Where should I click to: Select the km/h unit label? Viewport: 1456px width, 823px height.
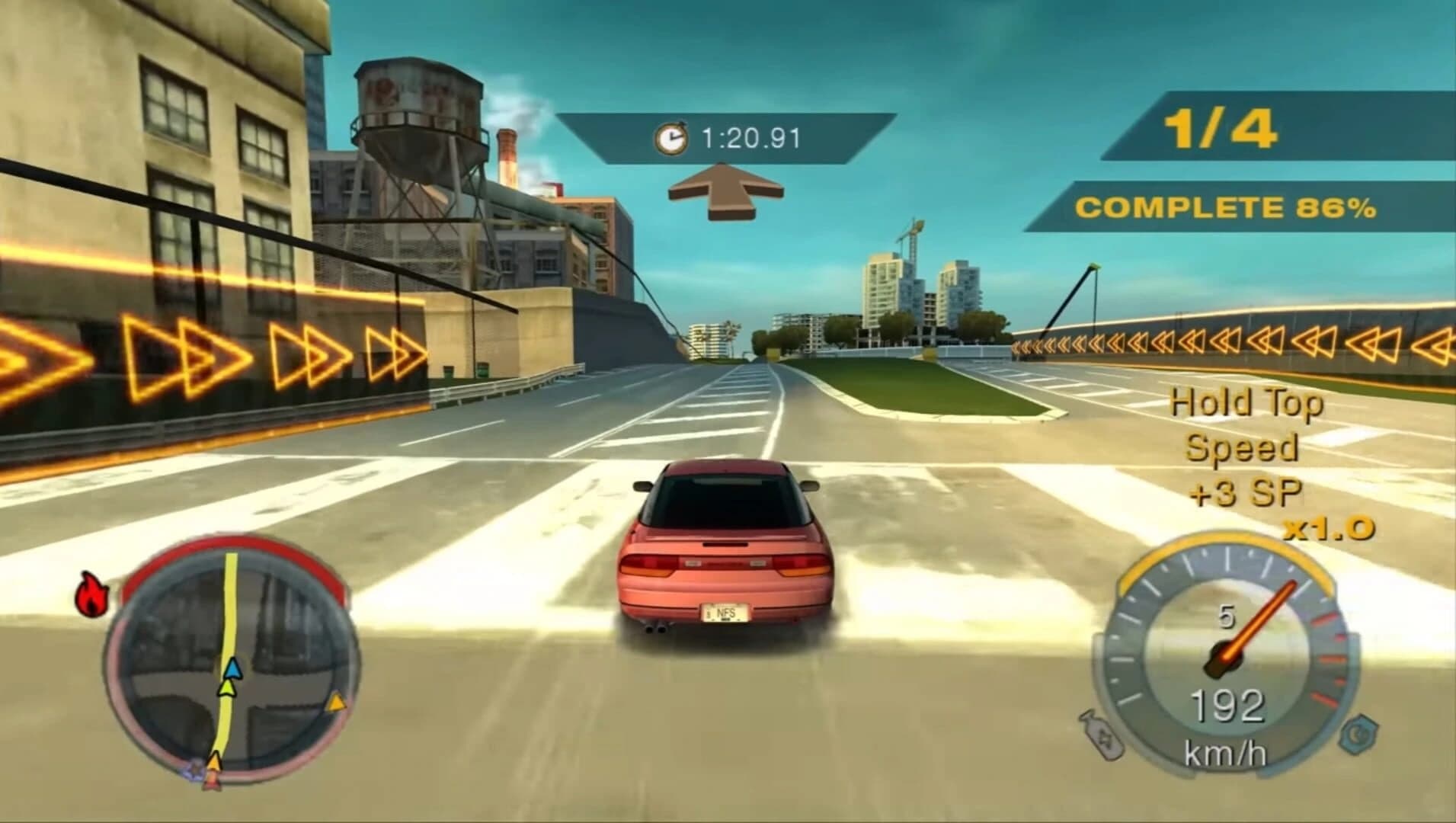click(x=1226, y=752)
